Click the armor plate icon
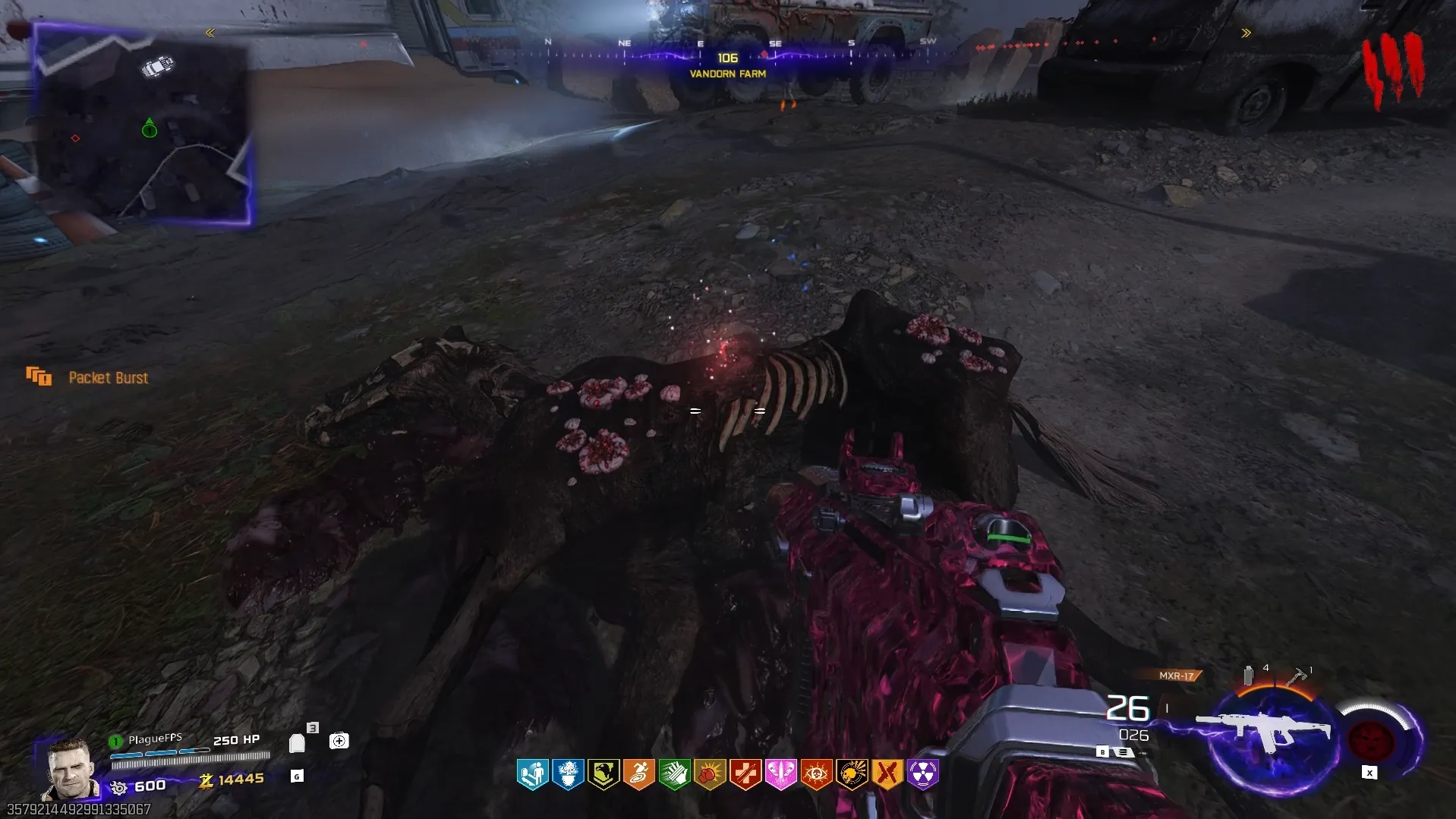1456x819 pixels. click(298, 743)
